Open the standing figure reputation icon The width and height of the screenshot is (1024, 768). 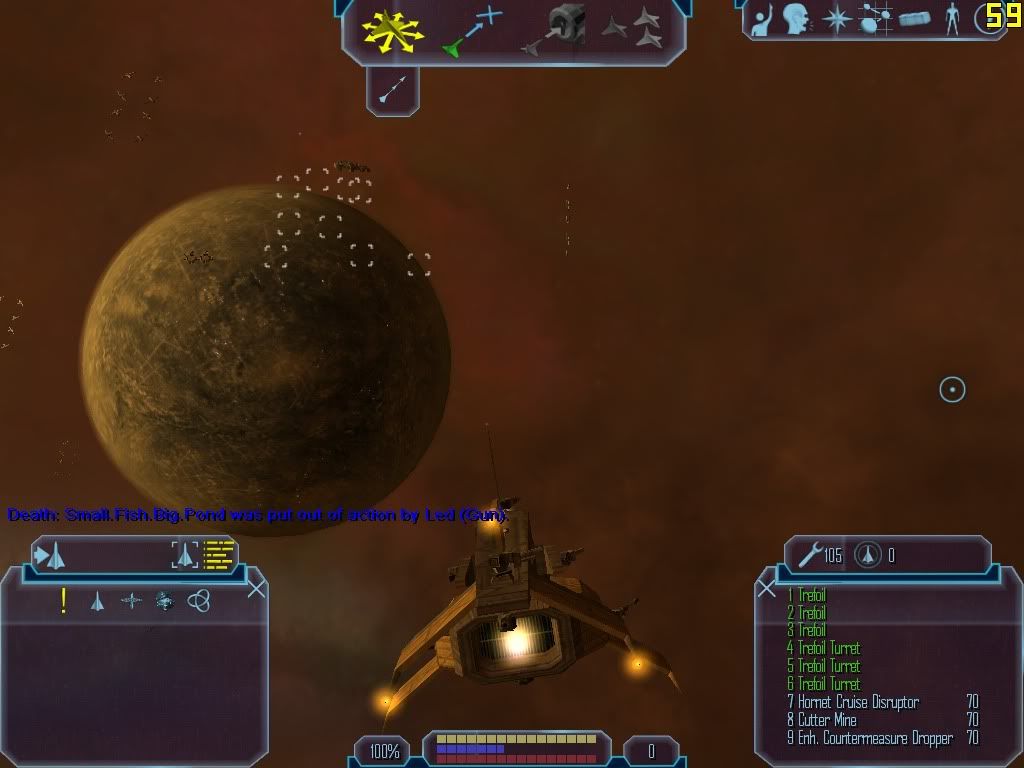(x=952, y=18)
